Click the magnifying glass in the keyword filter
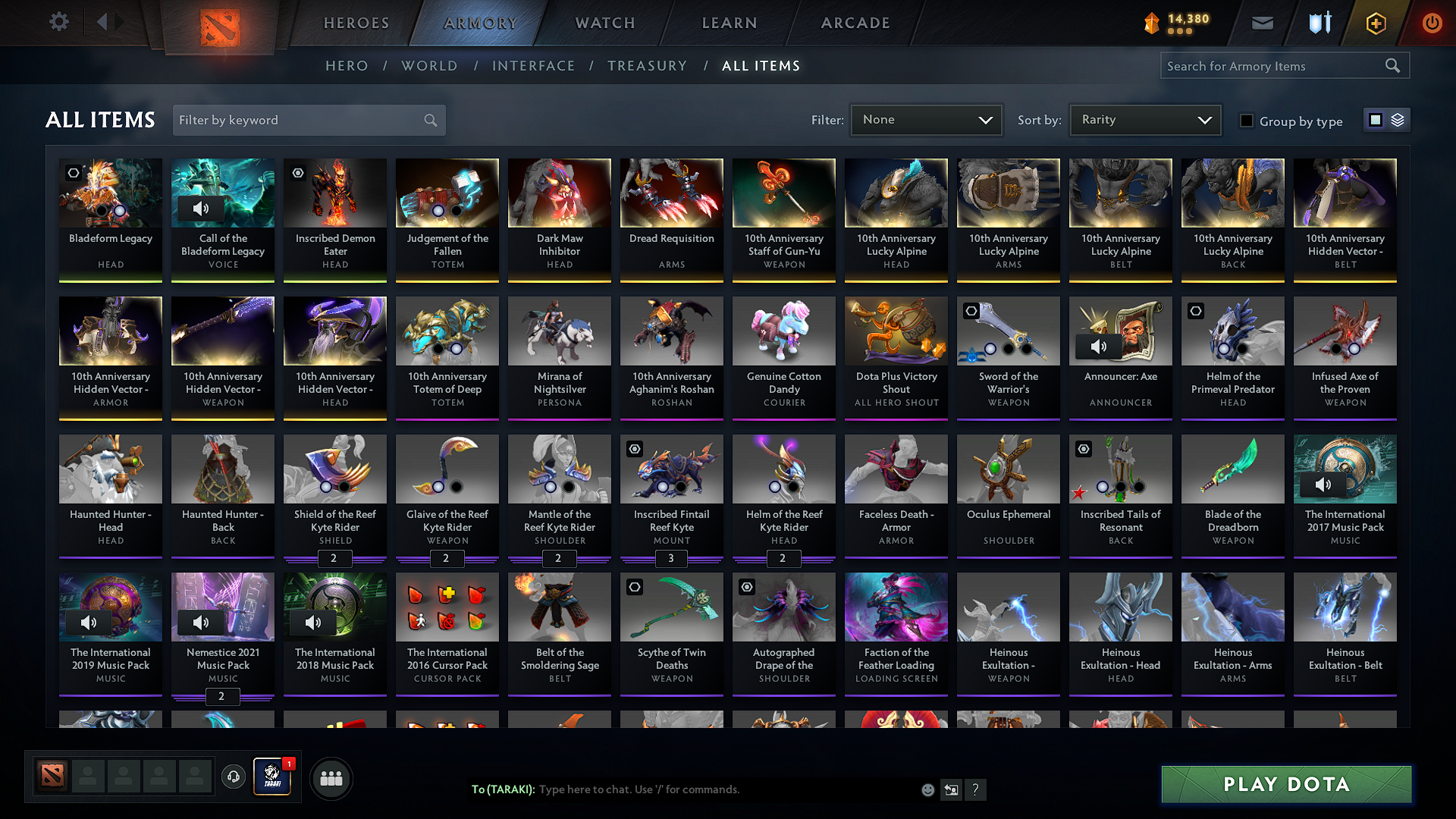 click(429, 120)
